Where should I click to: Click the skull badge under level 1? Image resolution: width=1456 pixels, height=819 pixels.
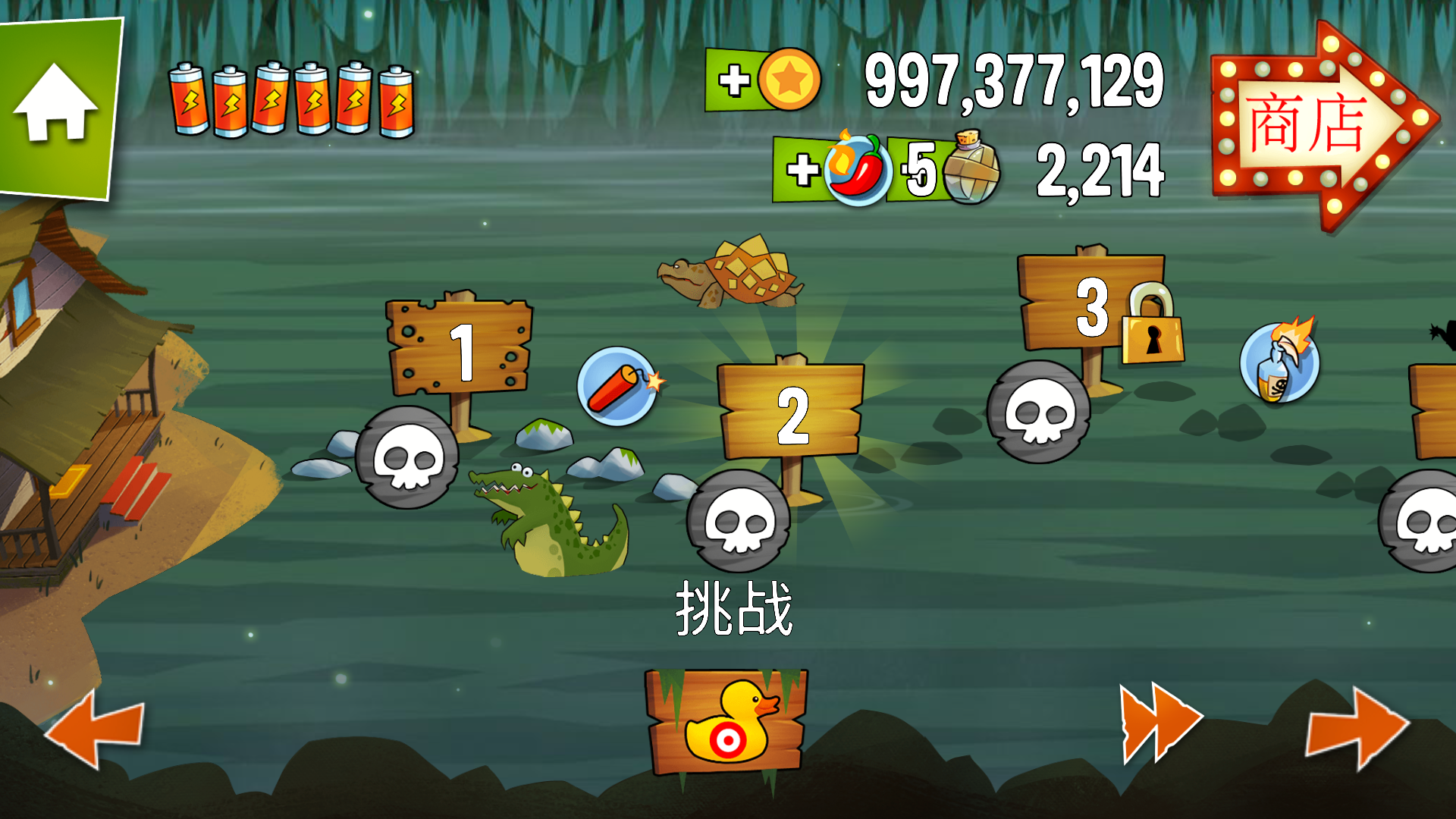pyautogui.click(x=407, y=457)
